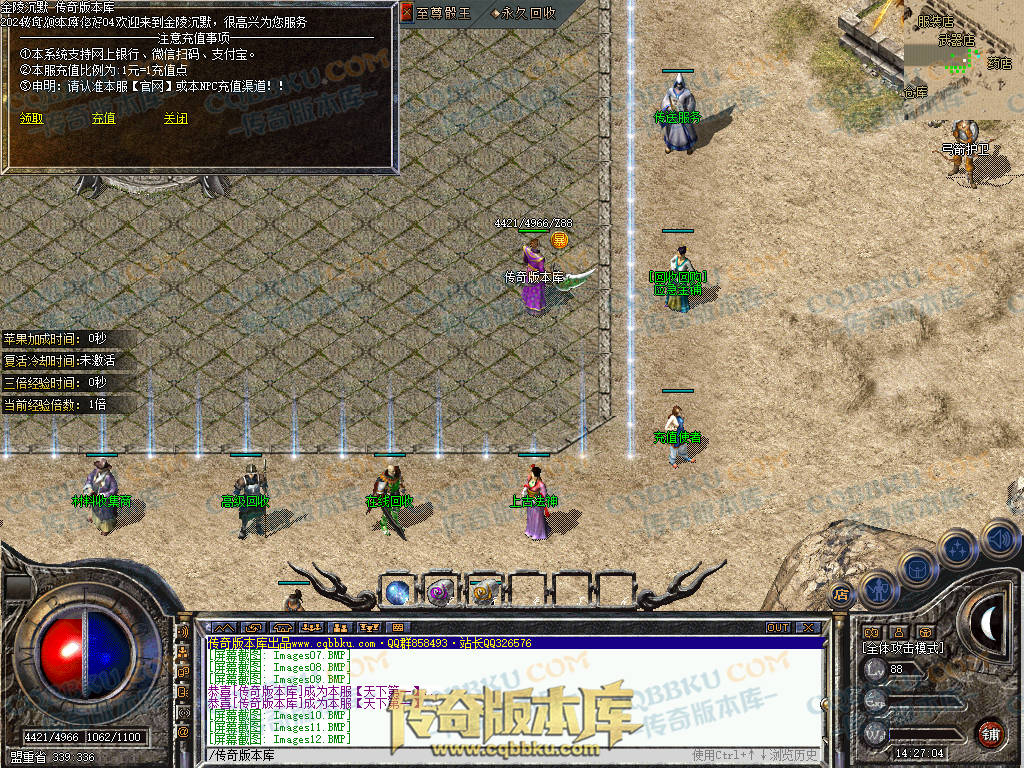Use the purple scroll hotbar item
Image resolution: width=1024 pixels, height=768 pixels.
[x=440, y=592]
